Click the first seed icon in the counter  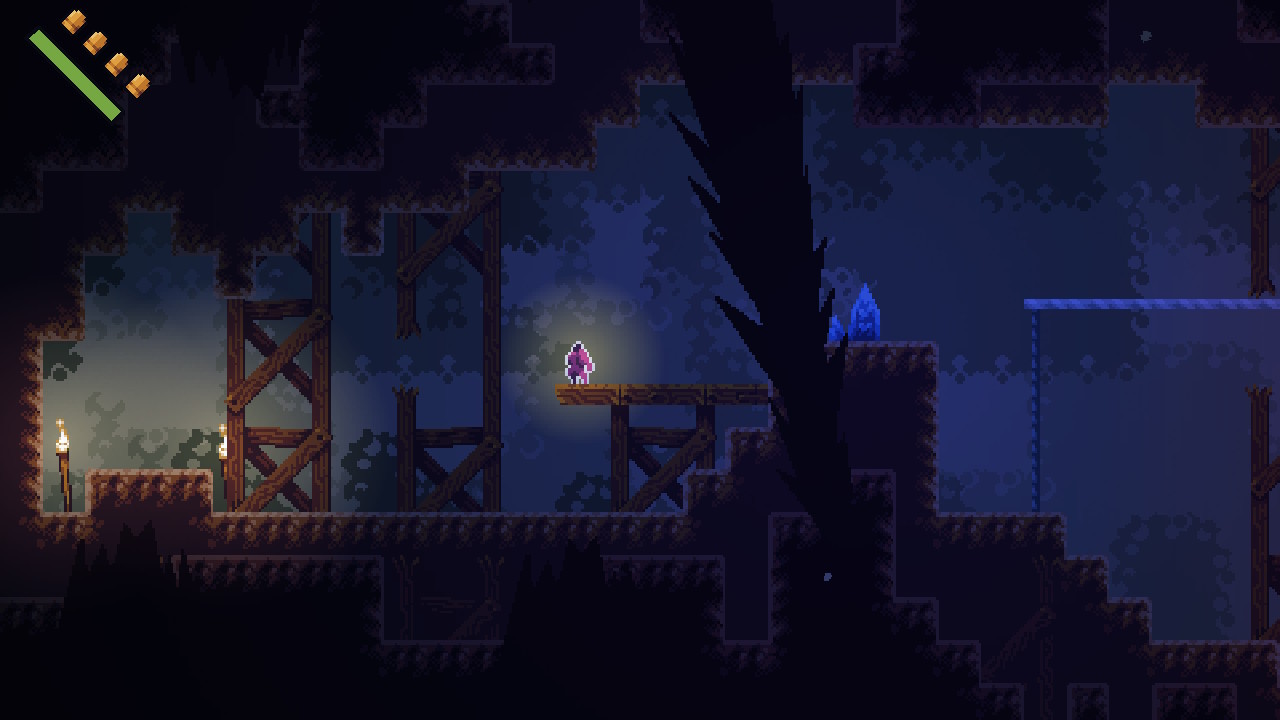[74, 21]
